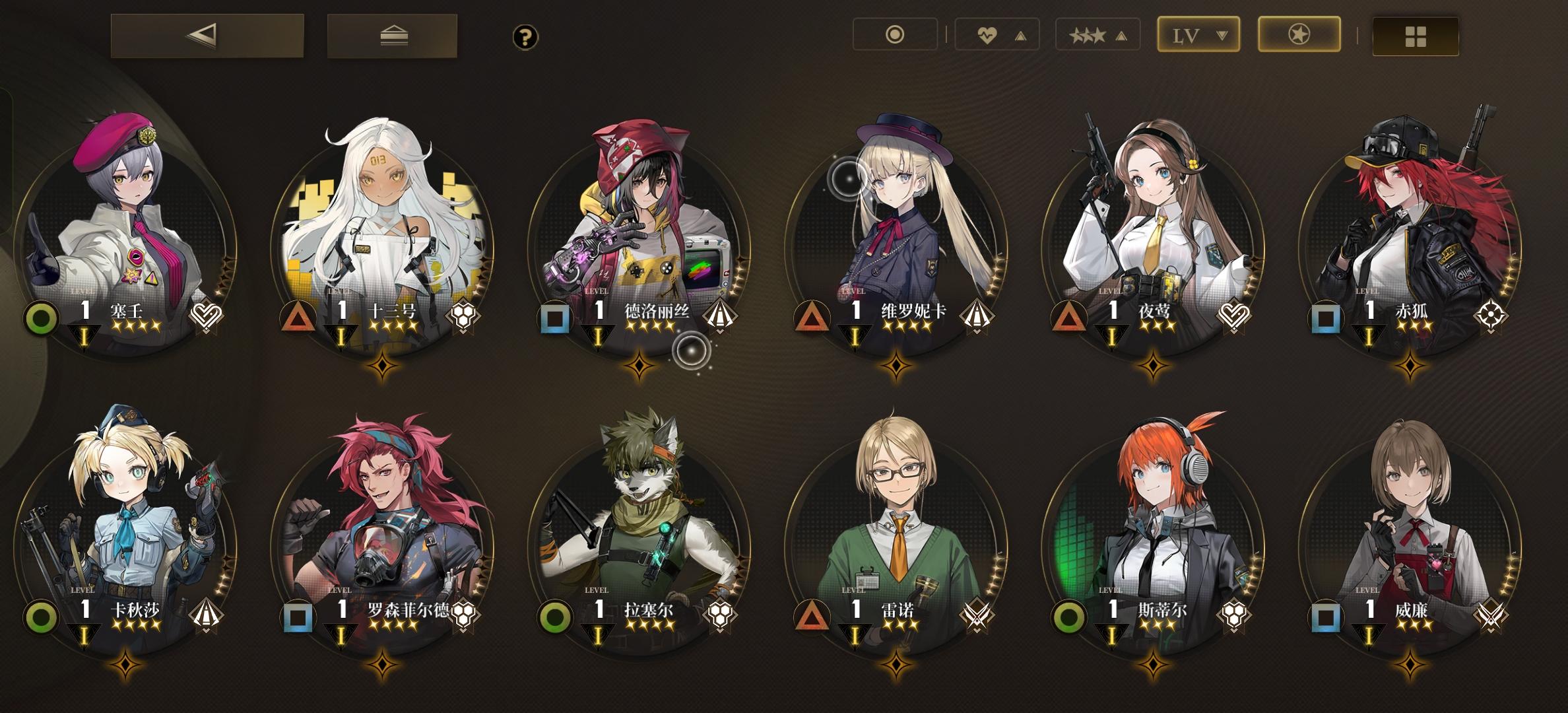
Task: Toggle ascending order on the star sort
Action: coord(1122,35)
